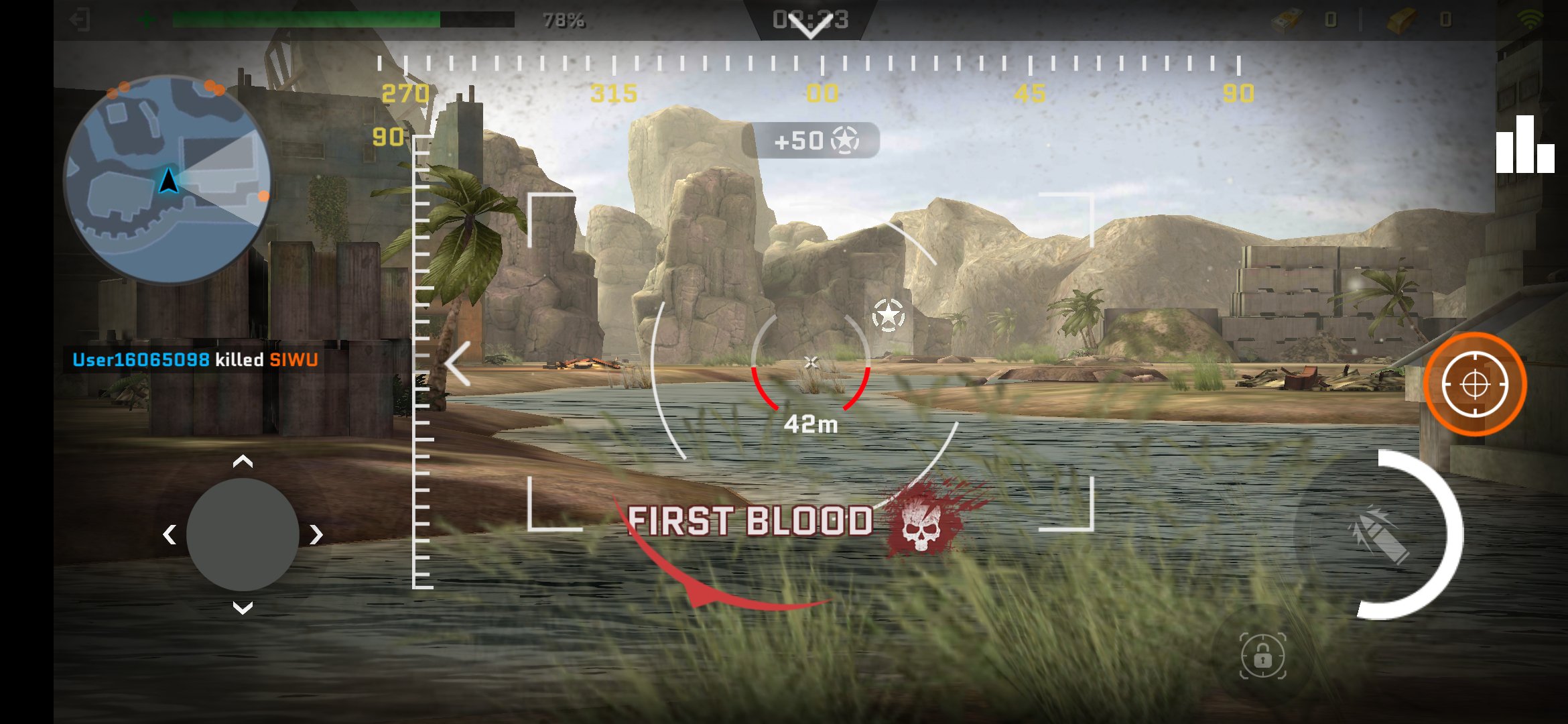Toggle the orange aim scope button

tap(1474, 385)
